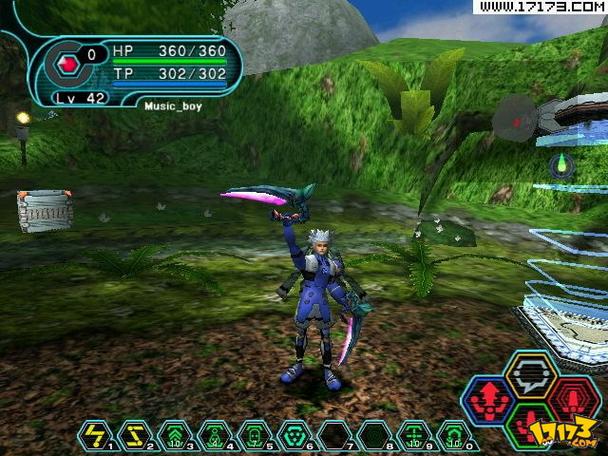Select the green technique icon in slot 4
The width and height of the screenshot is (608, 456).
[214, 434]
